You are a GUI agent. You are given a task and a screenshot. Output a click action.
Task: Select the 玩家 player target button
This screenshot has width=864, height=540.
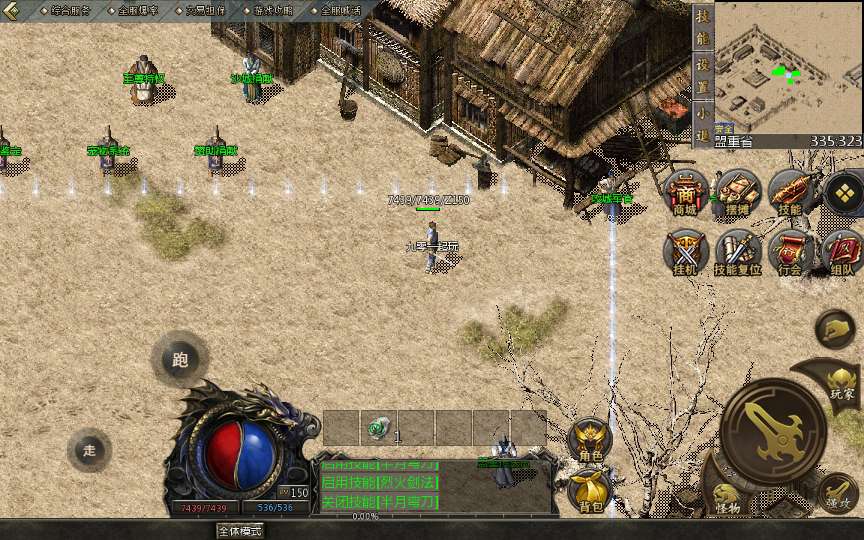[x=842, y=381]
